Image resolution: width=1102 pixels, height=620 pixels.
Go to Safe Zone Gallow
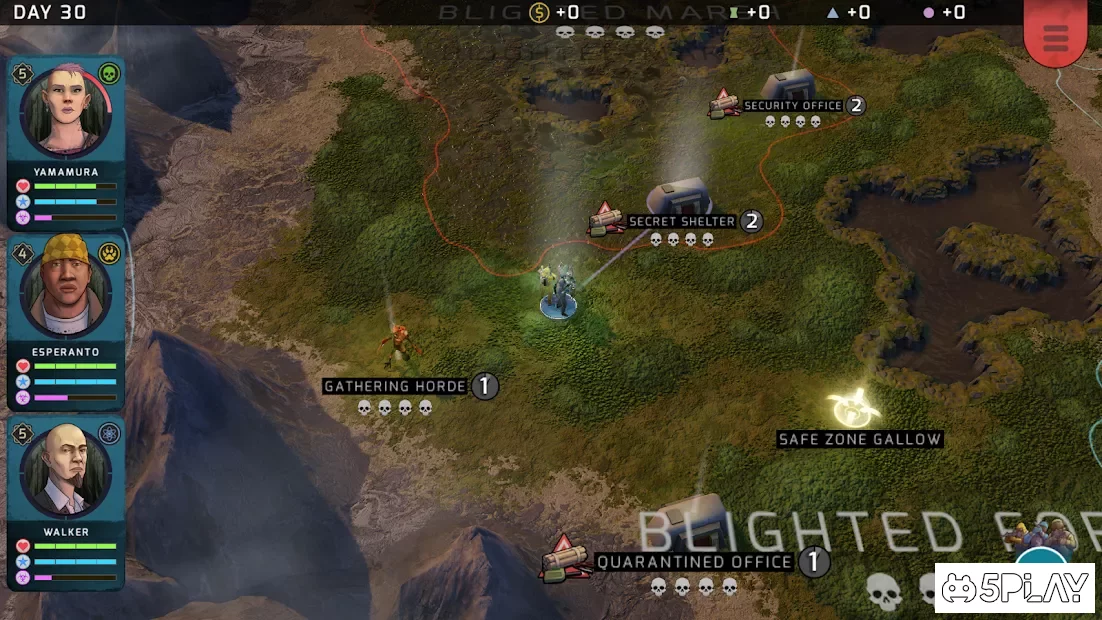coord(854,408)
